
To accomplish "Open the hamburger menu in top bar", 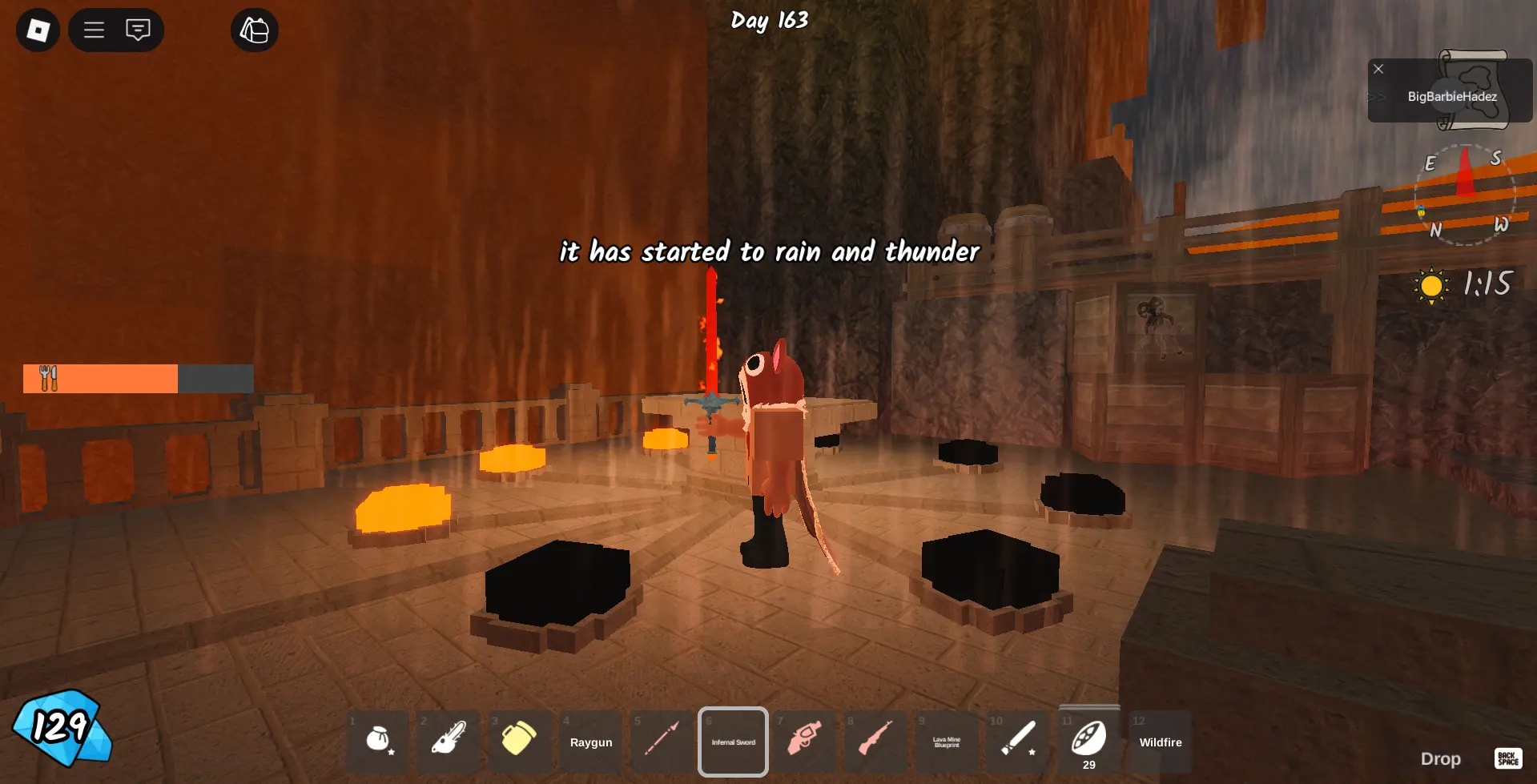I will coord(95,30).
